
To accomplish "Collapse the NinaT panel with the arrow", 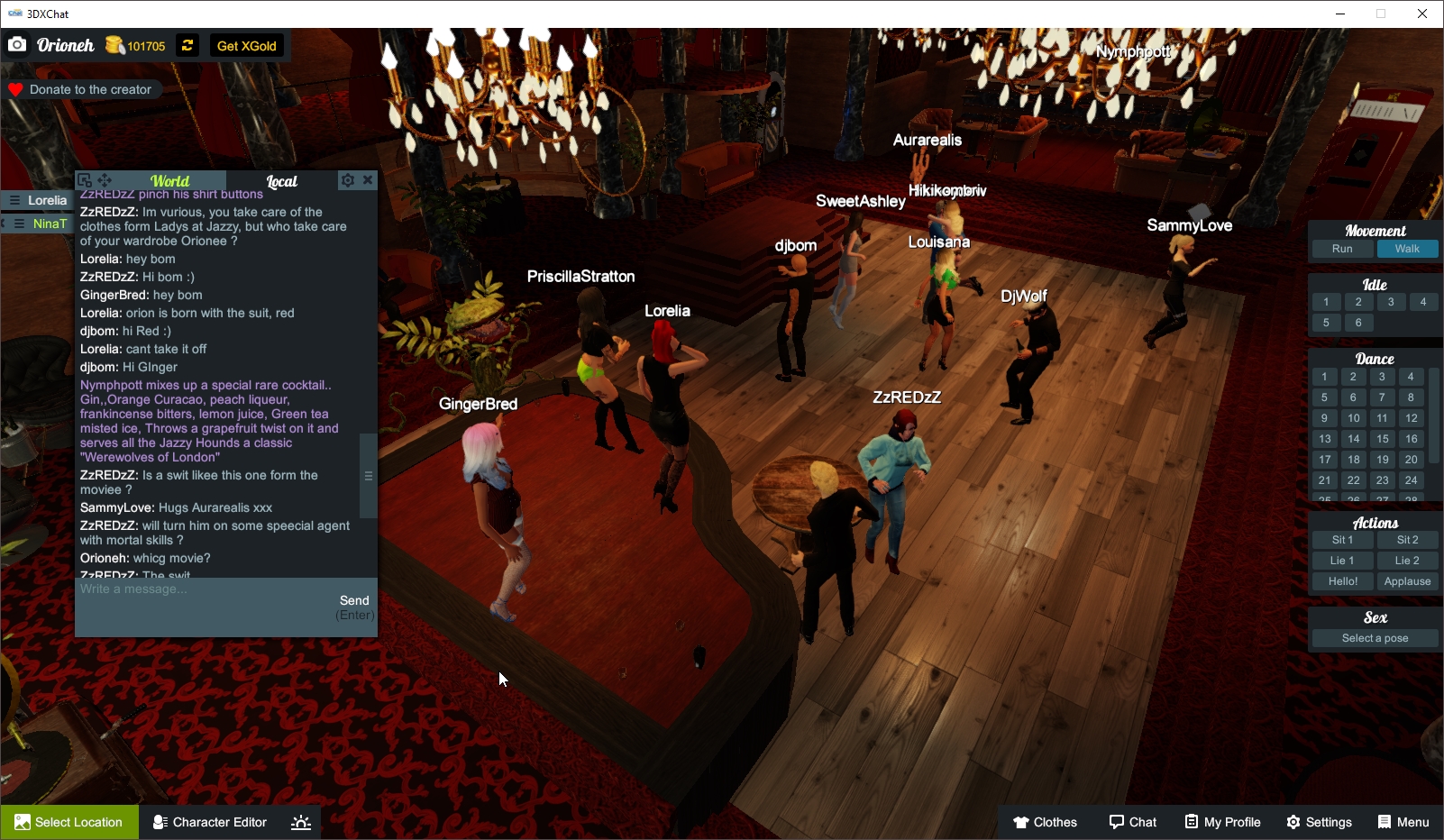I will point(5,223).
